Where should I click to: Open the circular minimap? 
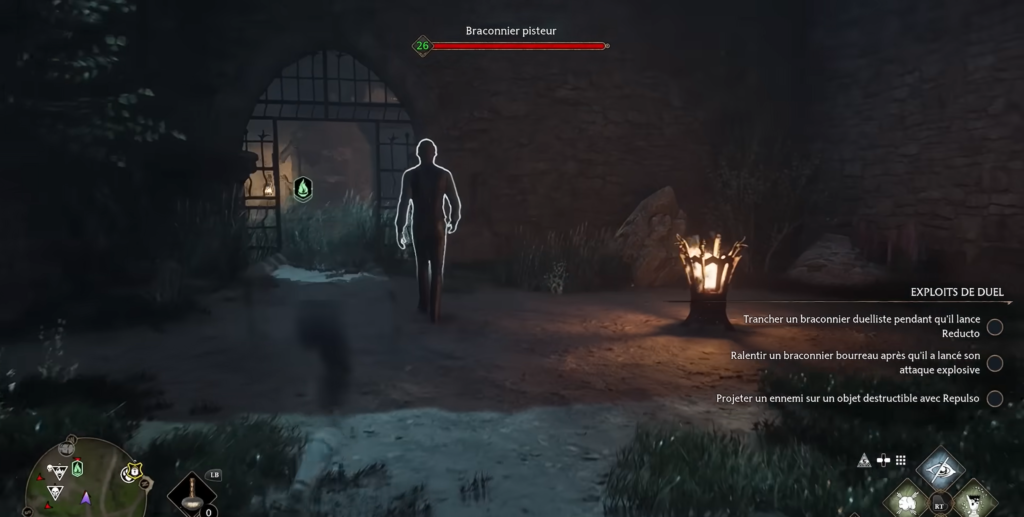pos(88,480)
